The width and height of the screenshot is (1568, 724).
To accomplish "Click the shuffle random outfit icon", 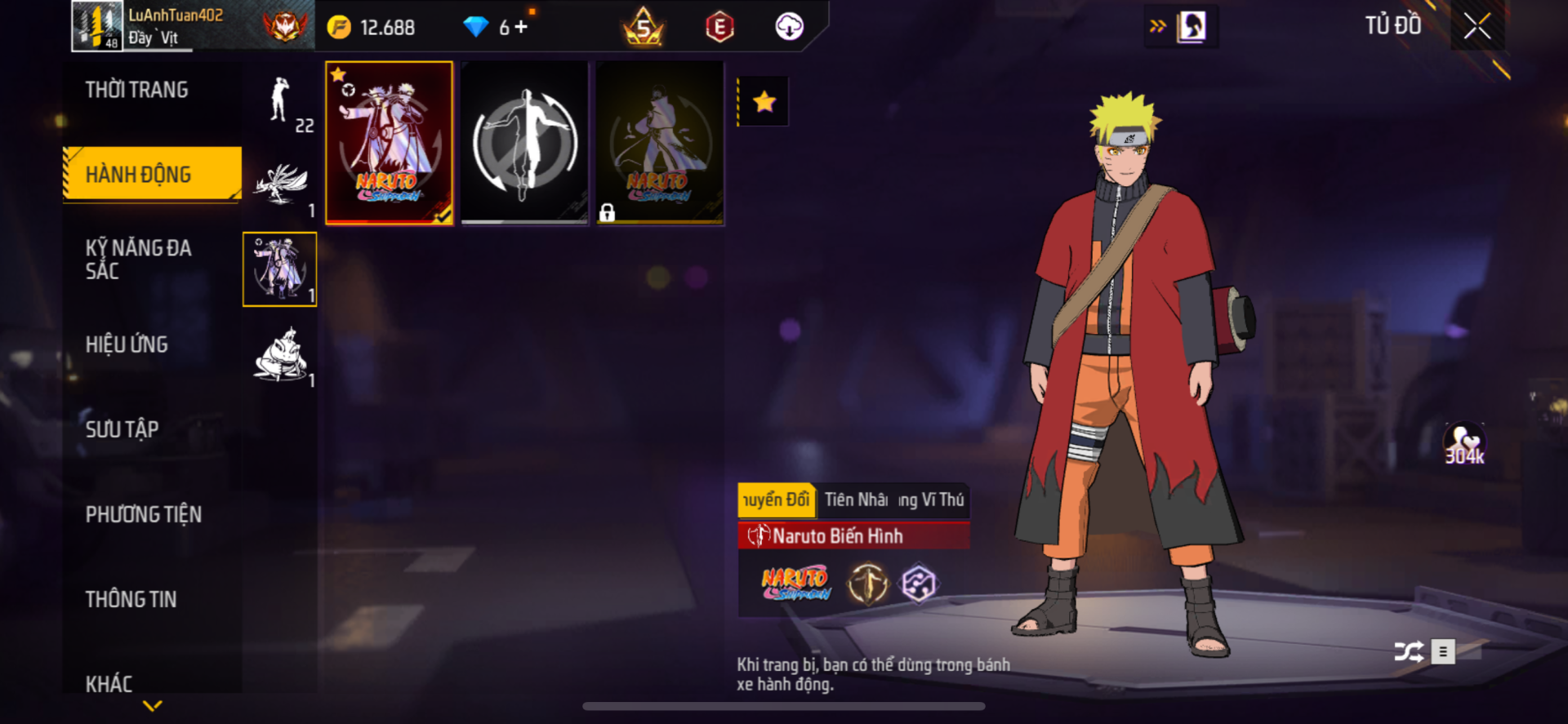I will pyautogui.click(x=1409, y=651).
